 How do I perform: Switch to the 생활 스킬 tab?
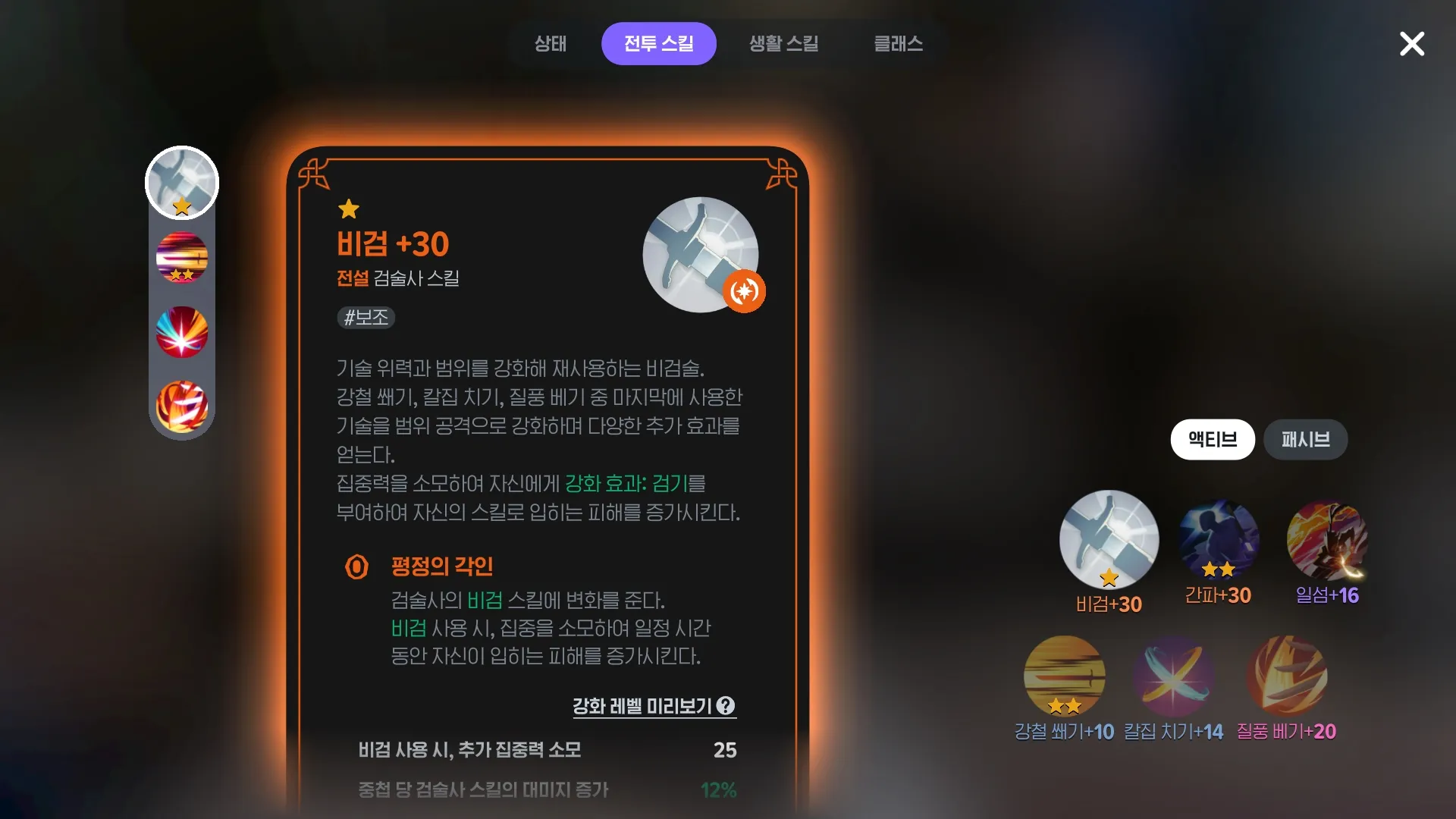(x=783, y=43)
